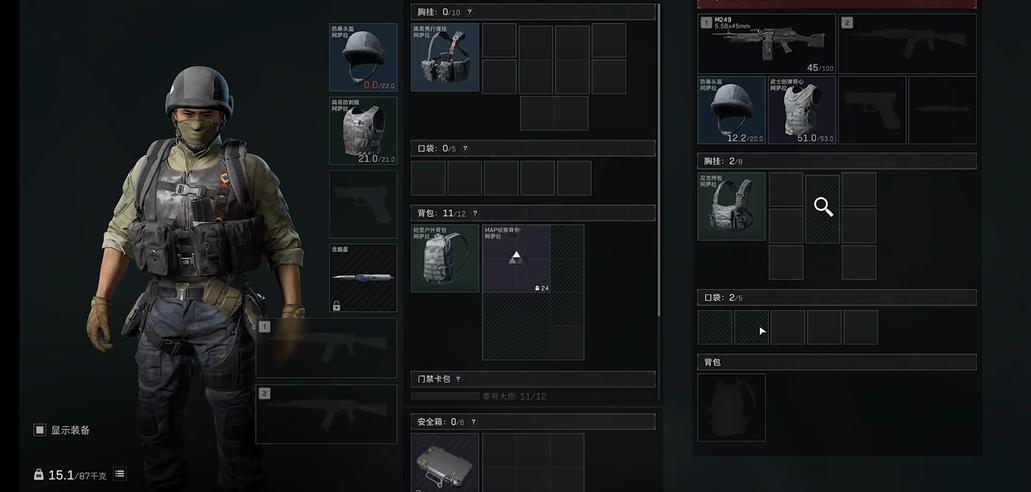The image size is (1031, 492).
Task: Pick the M249 machine gun from loot
Action: point(766,43)
